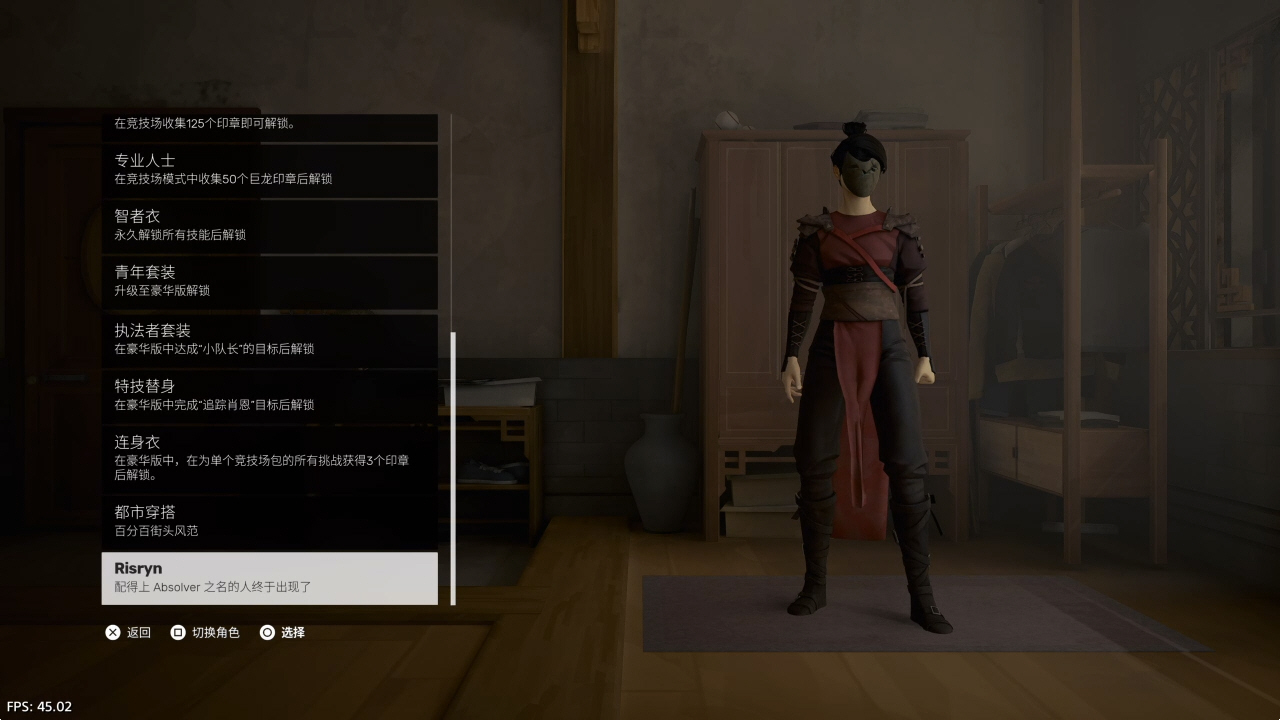Choose the 特技替身 outfit entry
The image size is (1280, 720).
269,395
